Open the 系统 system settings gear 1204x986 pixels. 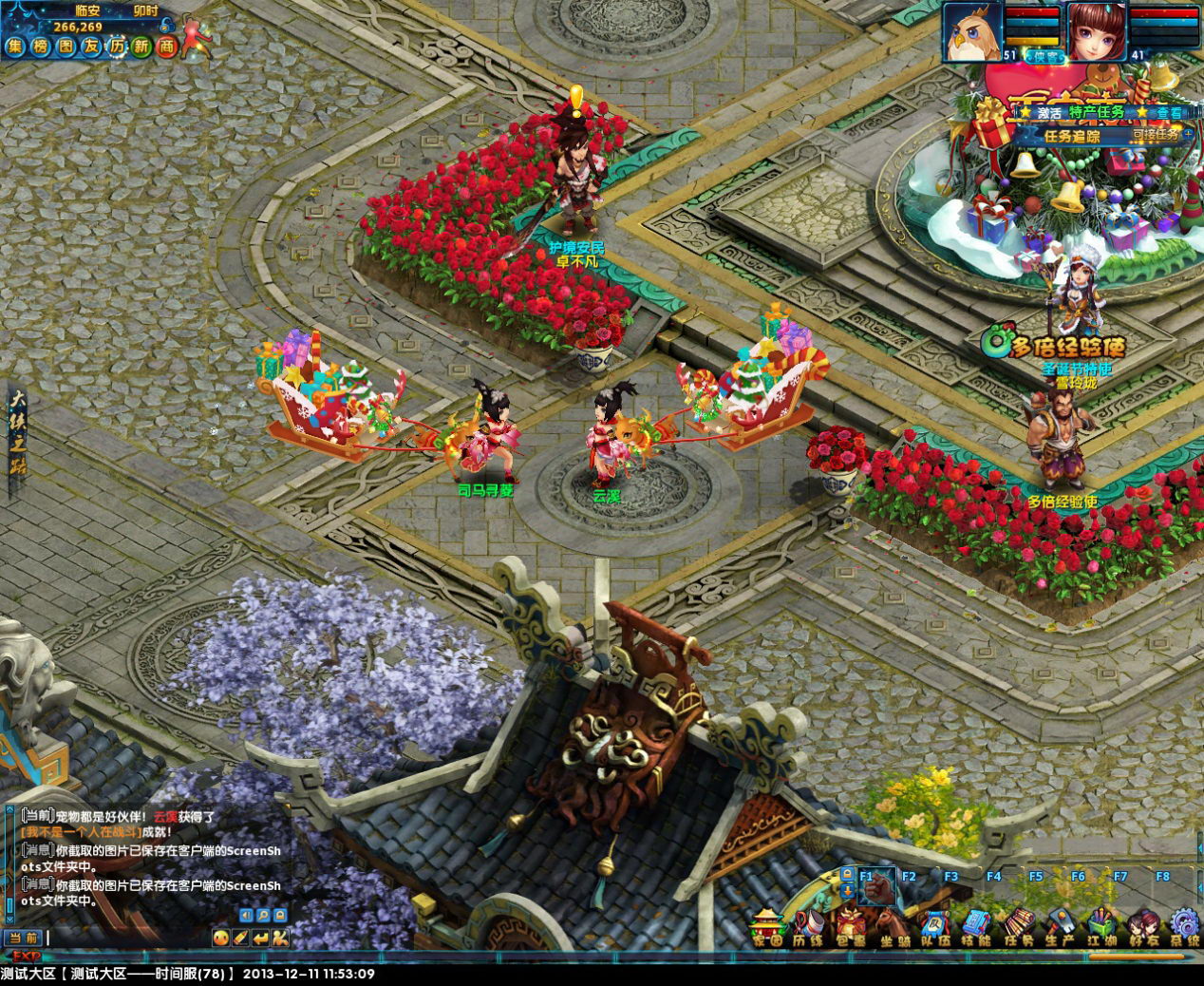tap(1184, 927)
